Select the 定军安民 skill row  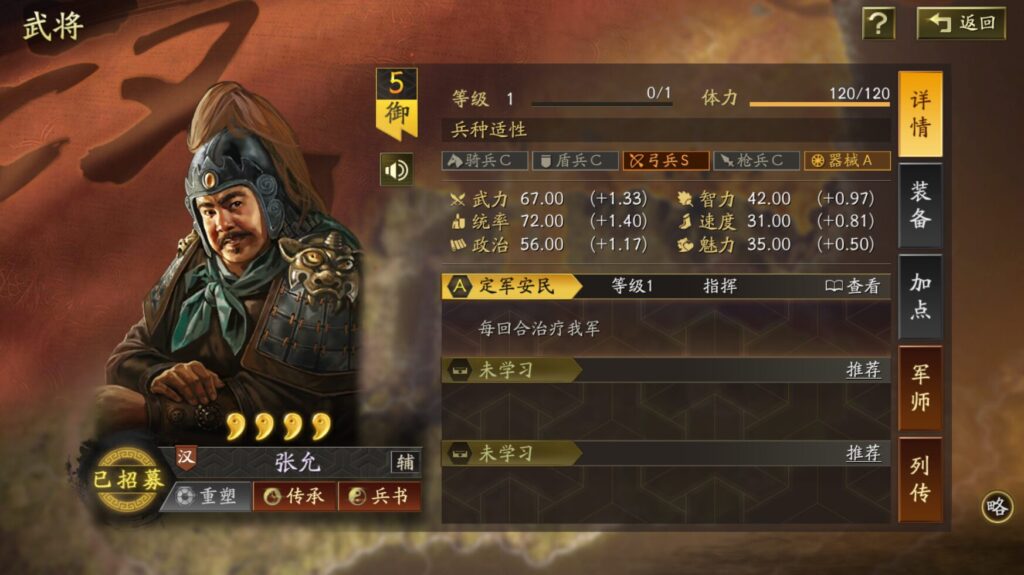pos(512,286)
